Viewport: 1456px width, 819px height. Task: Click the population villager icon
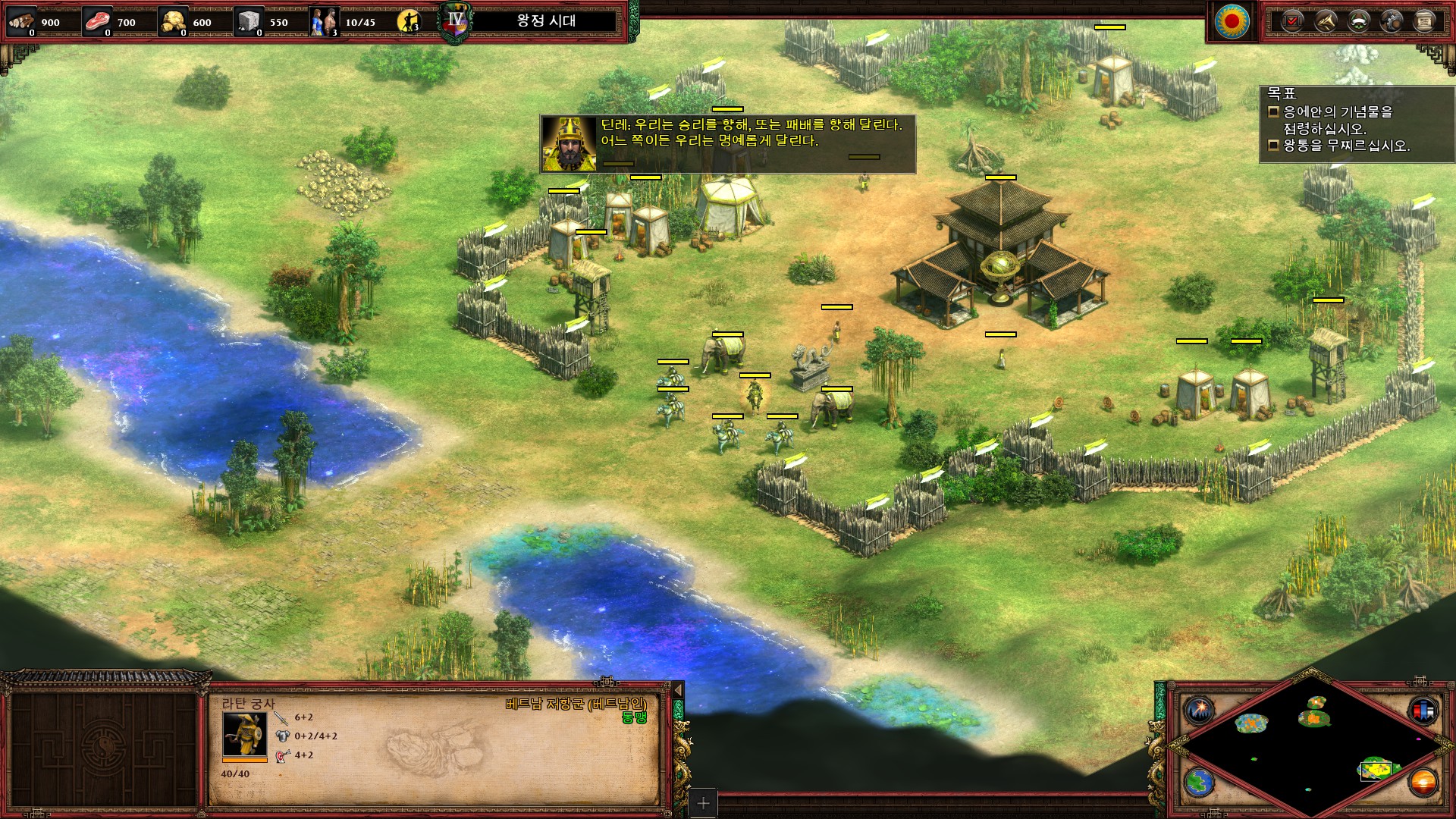(324, 21)
